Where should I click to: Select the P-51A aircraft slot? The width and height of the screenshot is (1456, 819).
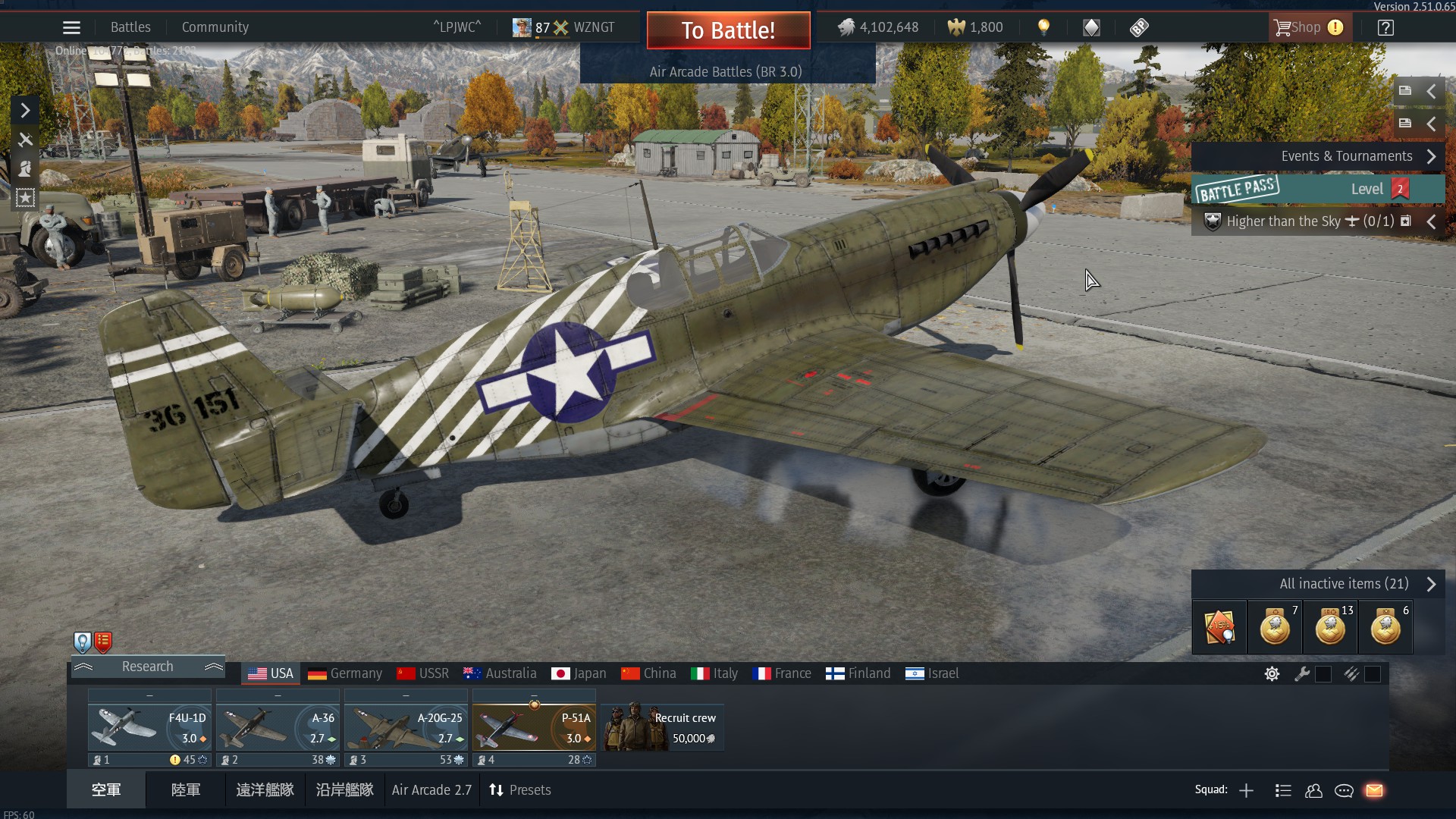click(x=534, y=726)
